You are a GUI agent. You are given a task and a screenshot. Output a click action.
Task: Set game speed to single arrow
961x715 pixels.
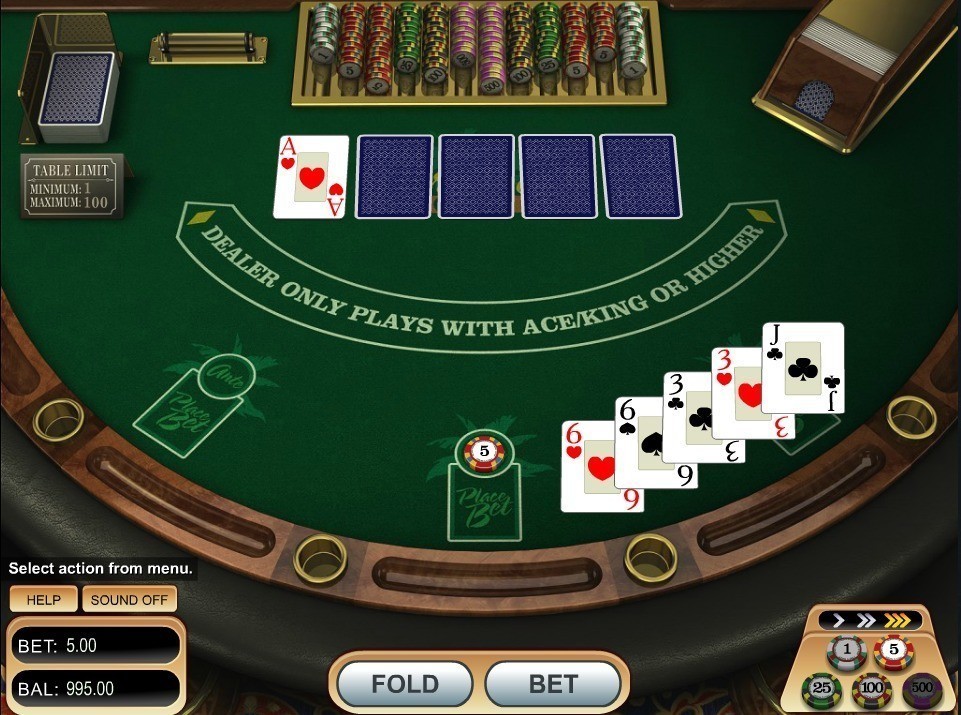pos(839,621)
